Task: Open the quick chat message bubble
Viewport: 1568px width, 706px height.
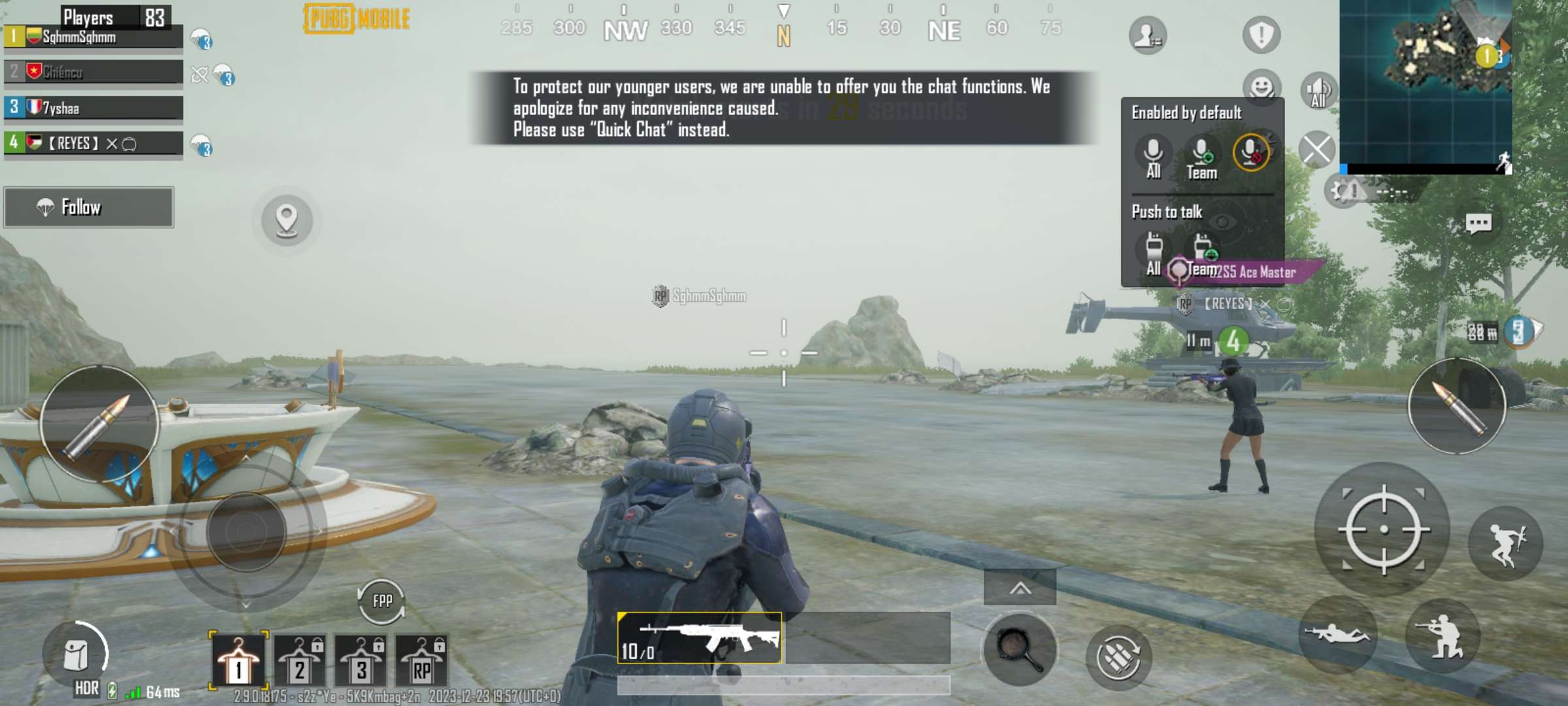Action: click(1479, 222)
